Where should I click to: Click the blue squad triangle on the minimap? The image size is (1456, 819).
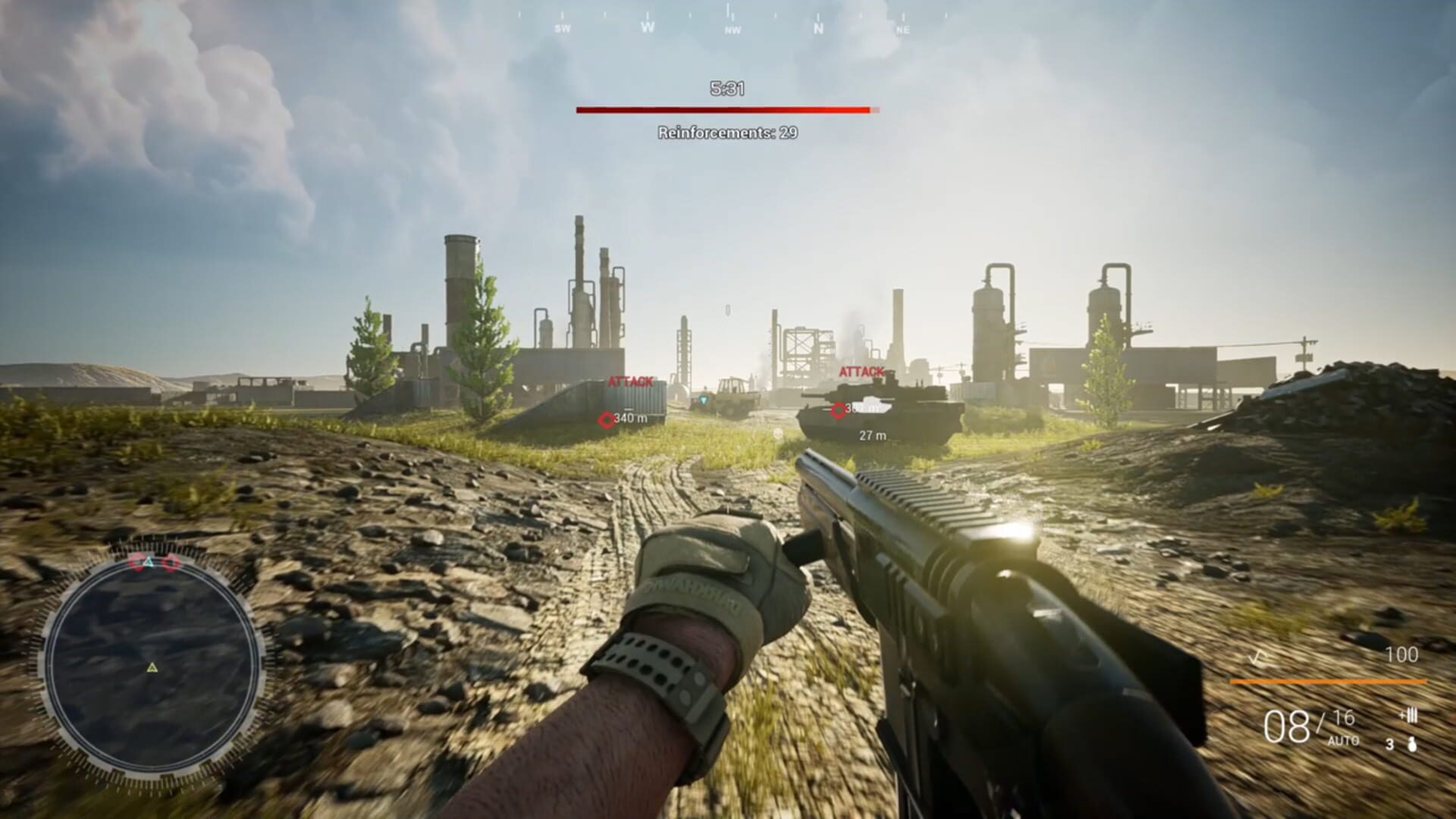point(149,561)
